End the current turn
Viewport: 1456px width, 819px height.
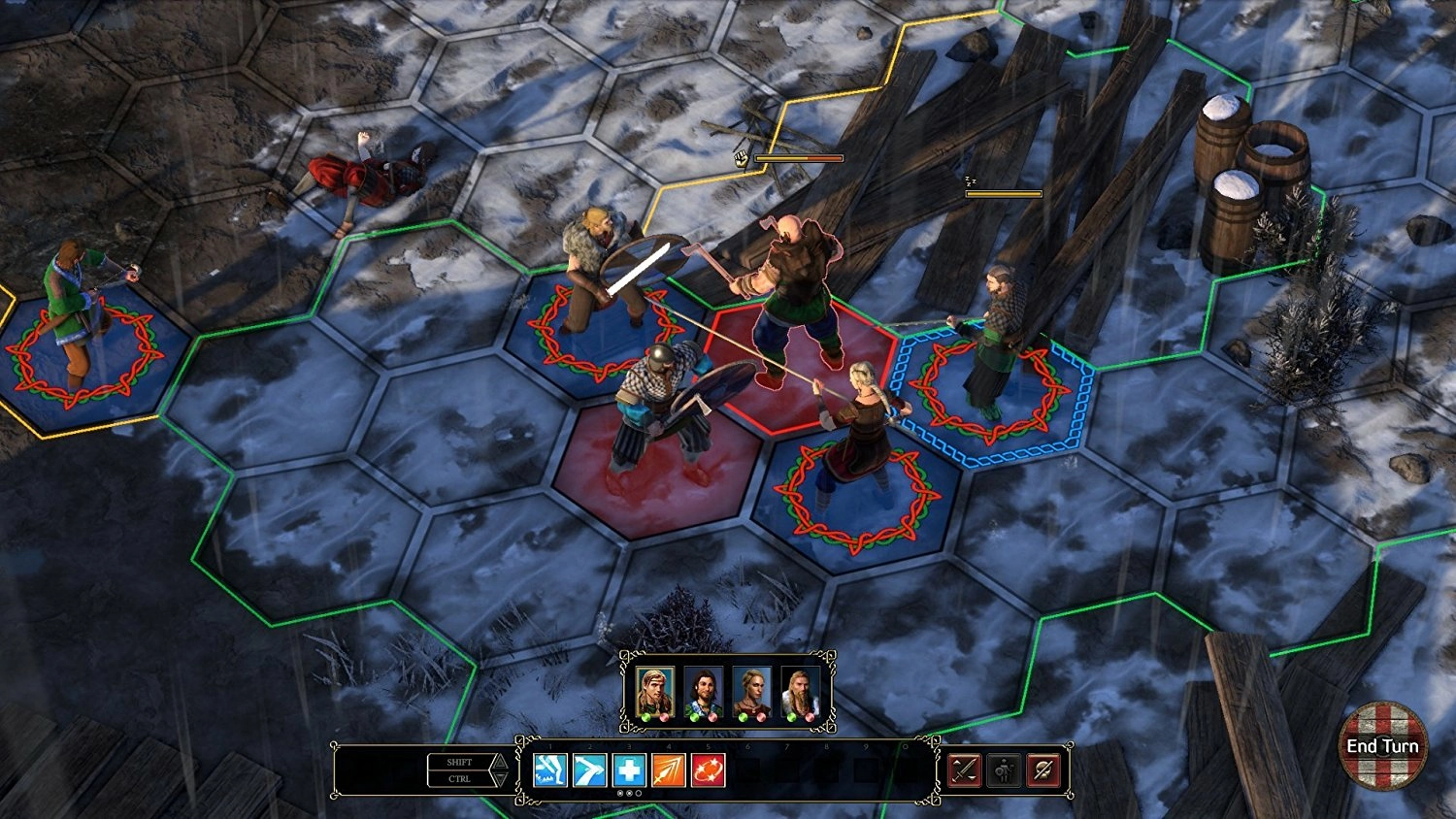pos(1382,745)
